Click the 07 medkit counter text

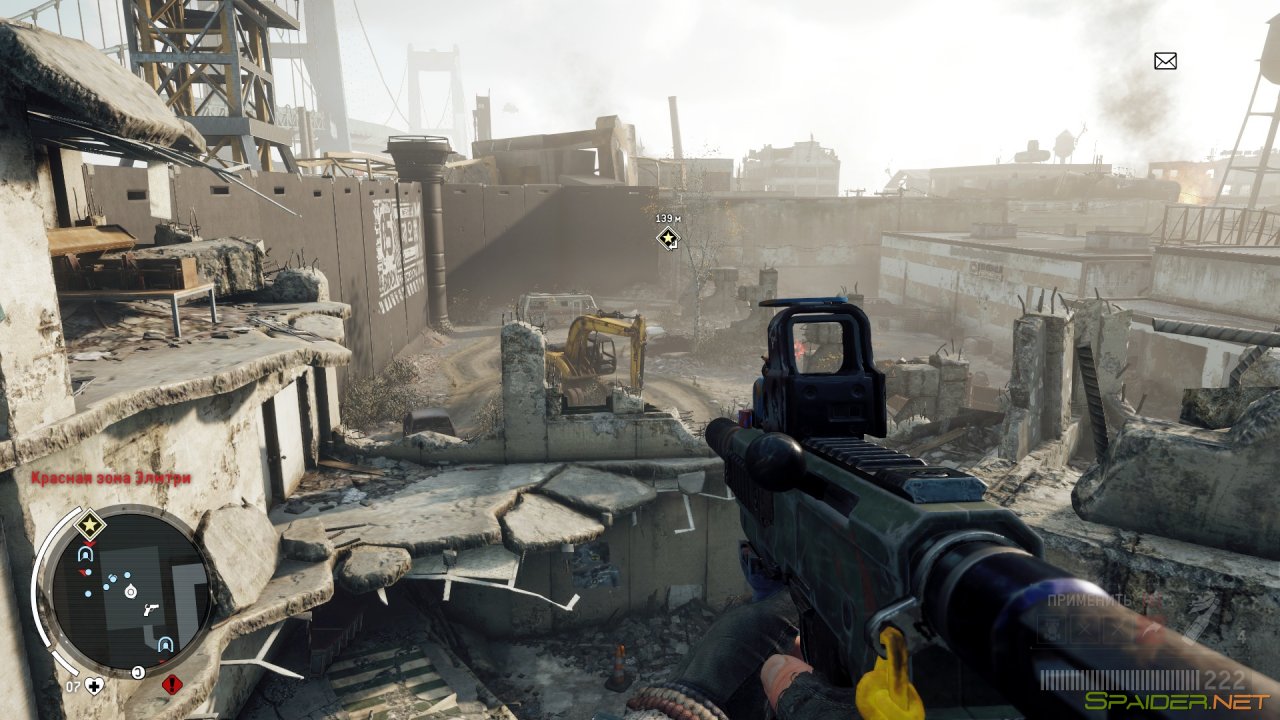coord(73,685)
